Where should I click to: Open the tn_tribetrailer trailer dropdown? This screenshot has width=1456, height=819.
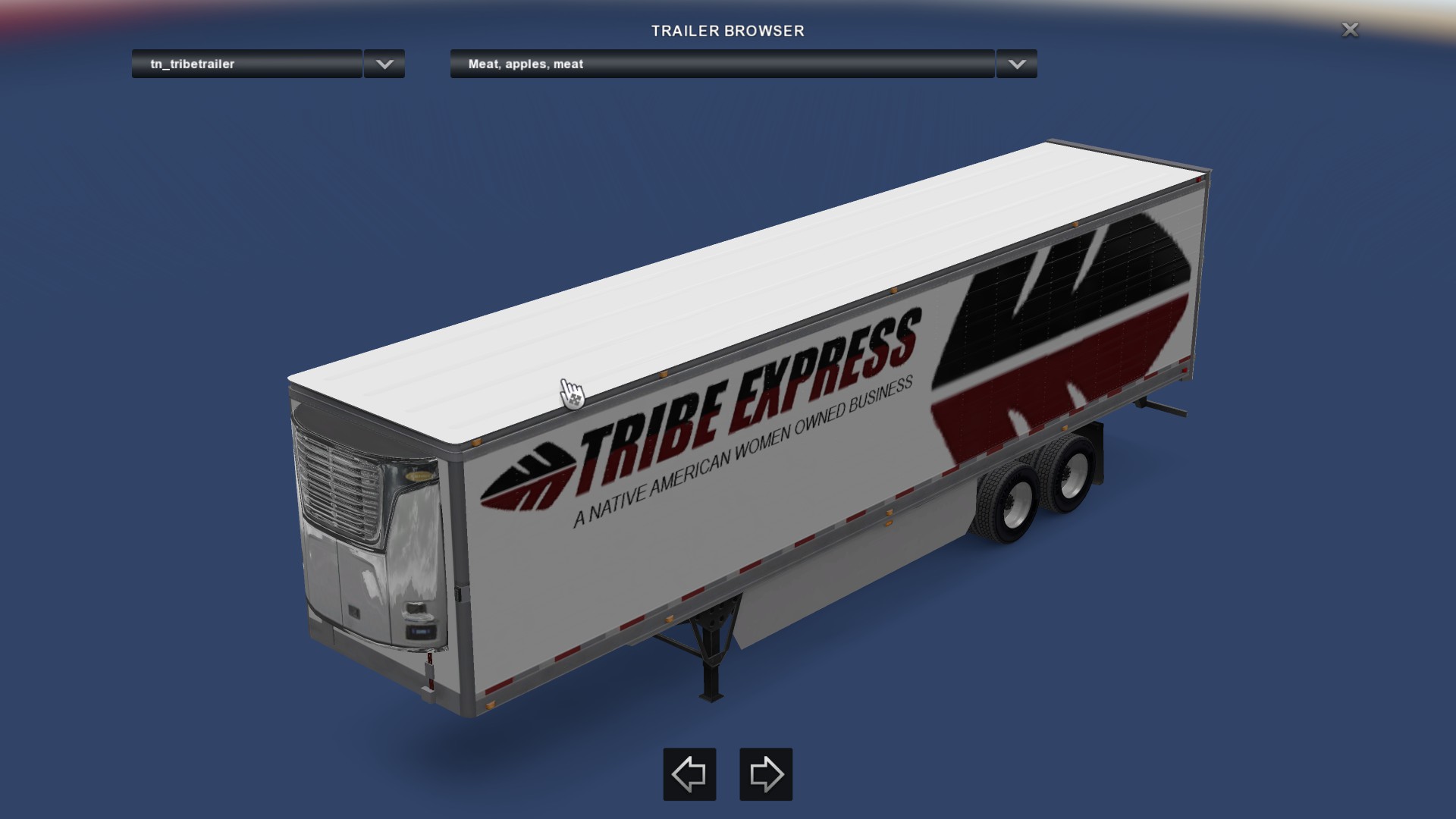tap(246, 64)
